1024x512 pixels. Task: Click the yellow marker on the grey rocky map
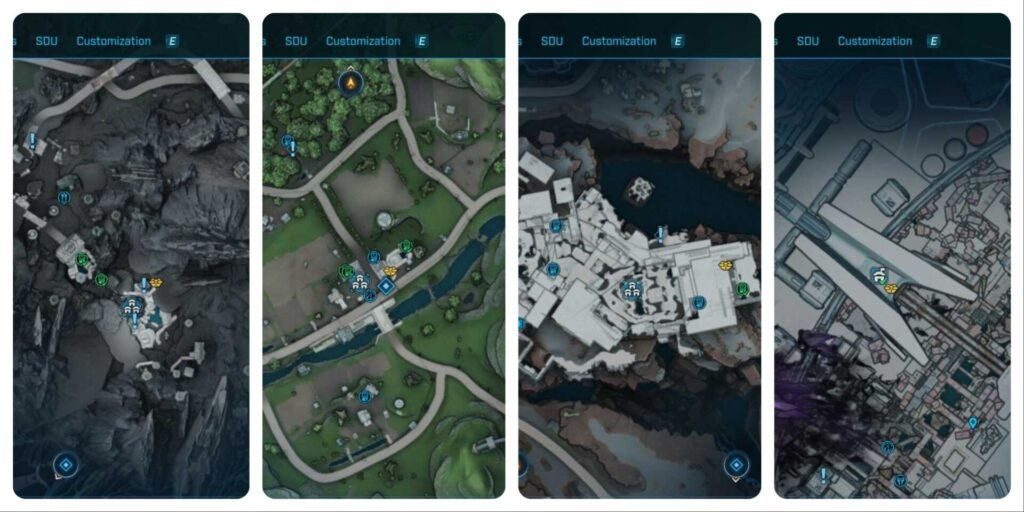pyautogui.click(x=156, y=284)
